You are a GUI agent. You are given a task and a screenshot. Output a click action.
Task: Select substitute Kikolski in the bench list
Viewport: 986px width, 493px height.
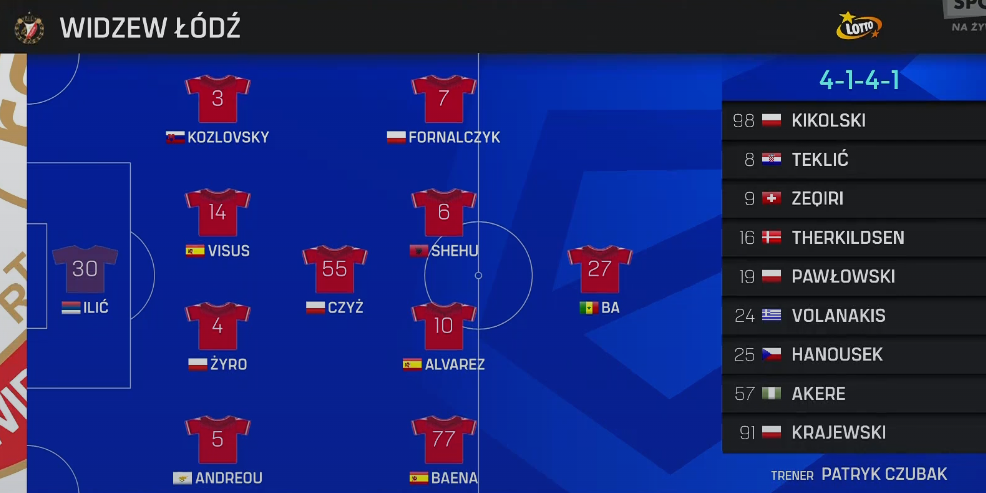[x=853, y=121]
